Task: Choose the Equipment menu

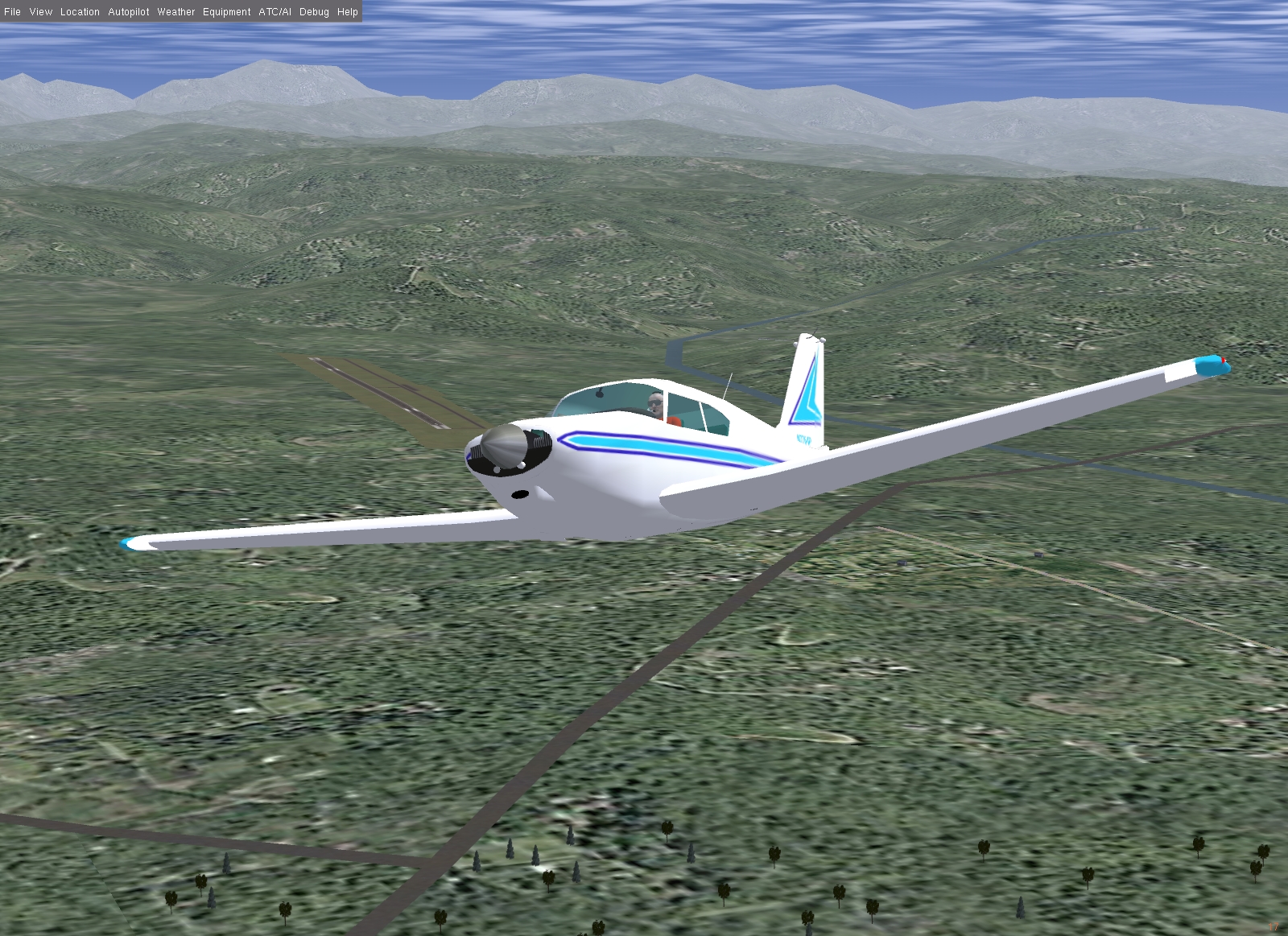Action: point(226,12)
